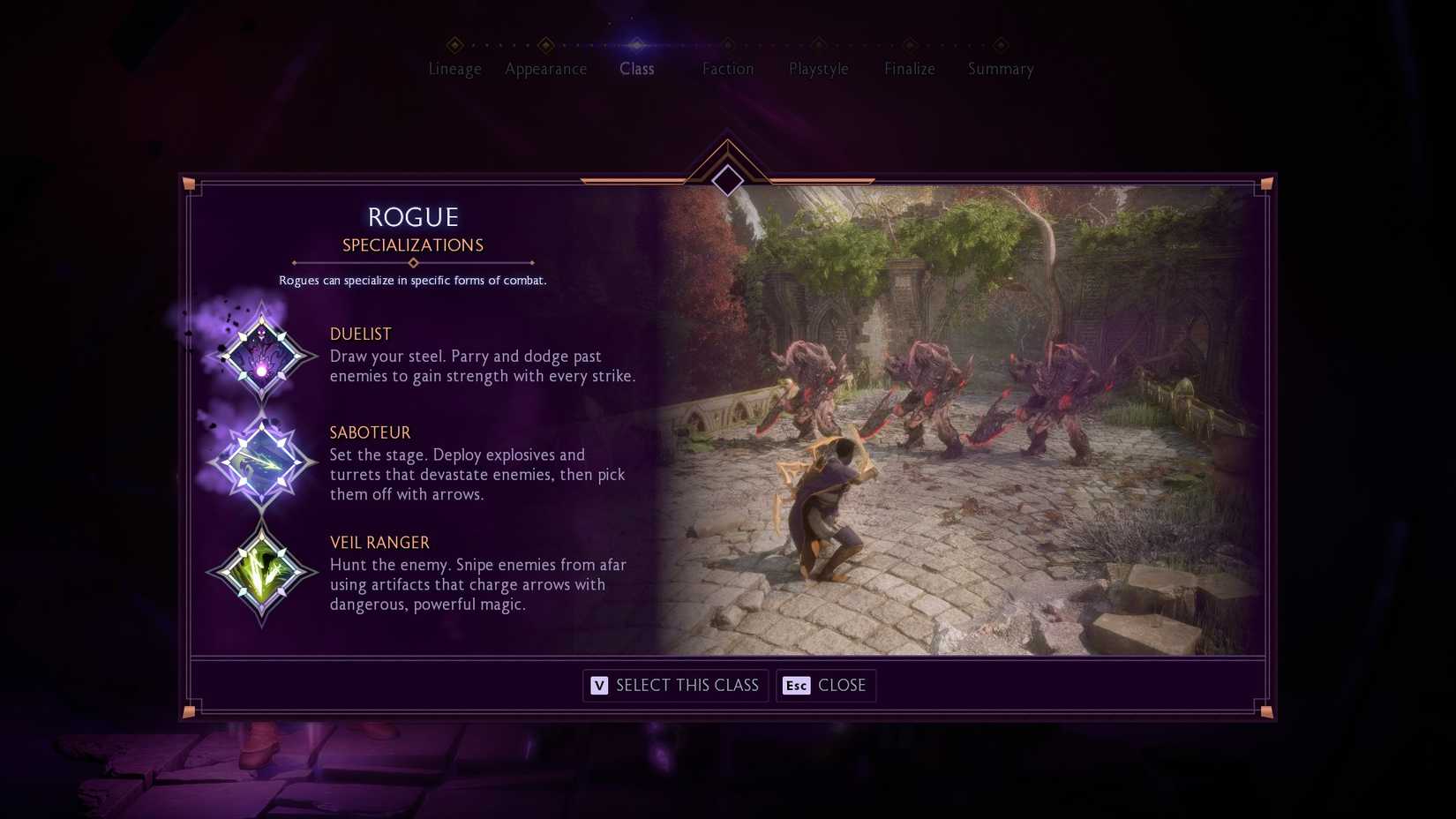Toggle the Duelist specialization selection
The height and width of the screenshot is (819, 1456).
tap(262, 356)
